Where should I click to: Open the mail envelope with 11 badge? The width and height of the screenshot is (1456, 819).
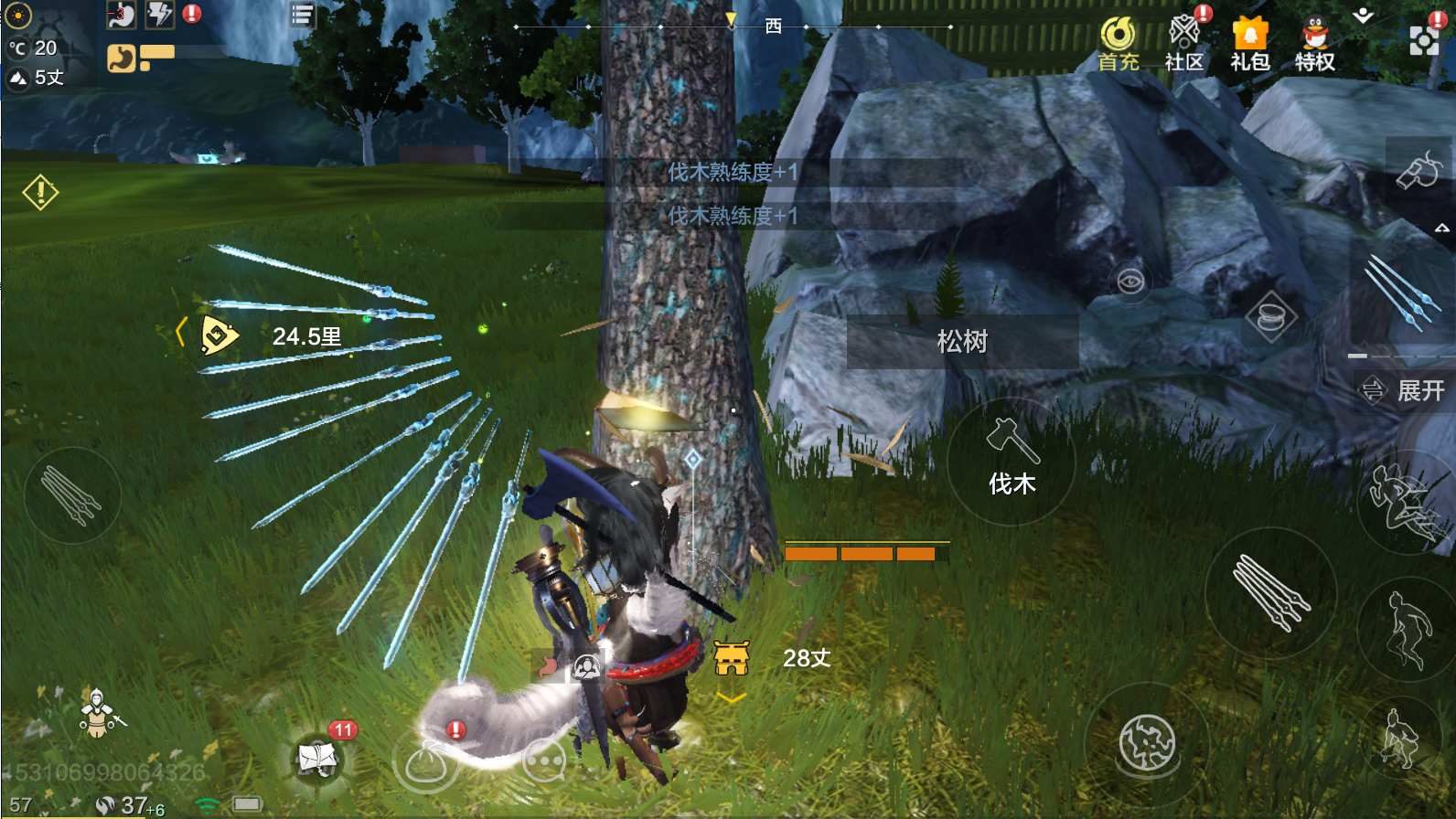[x=317, y=758]
